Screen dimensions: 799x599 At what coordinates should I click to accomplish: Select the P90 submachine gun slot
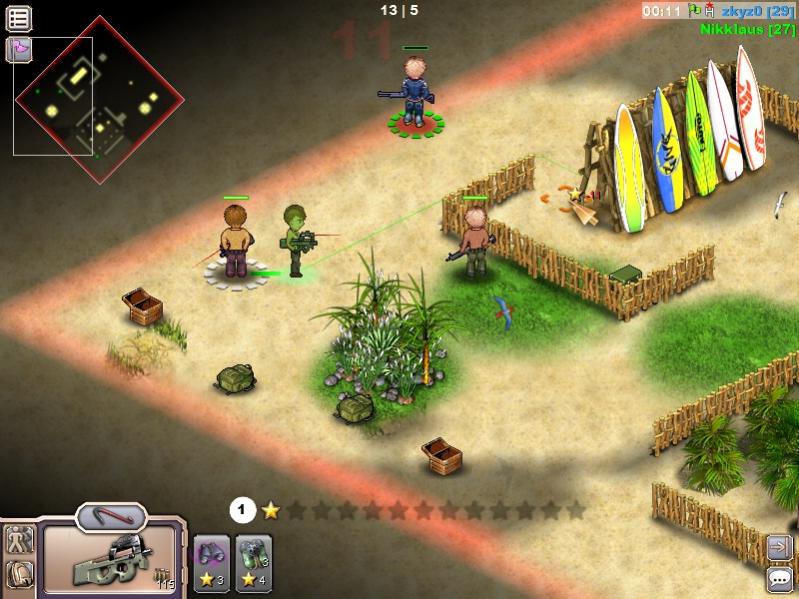pyautogui.click(x=111, y=560)
